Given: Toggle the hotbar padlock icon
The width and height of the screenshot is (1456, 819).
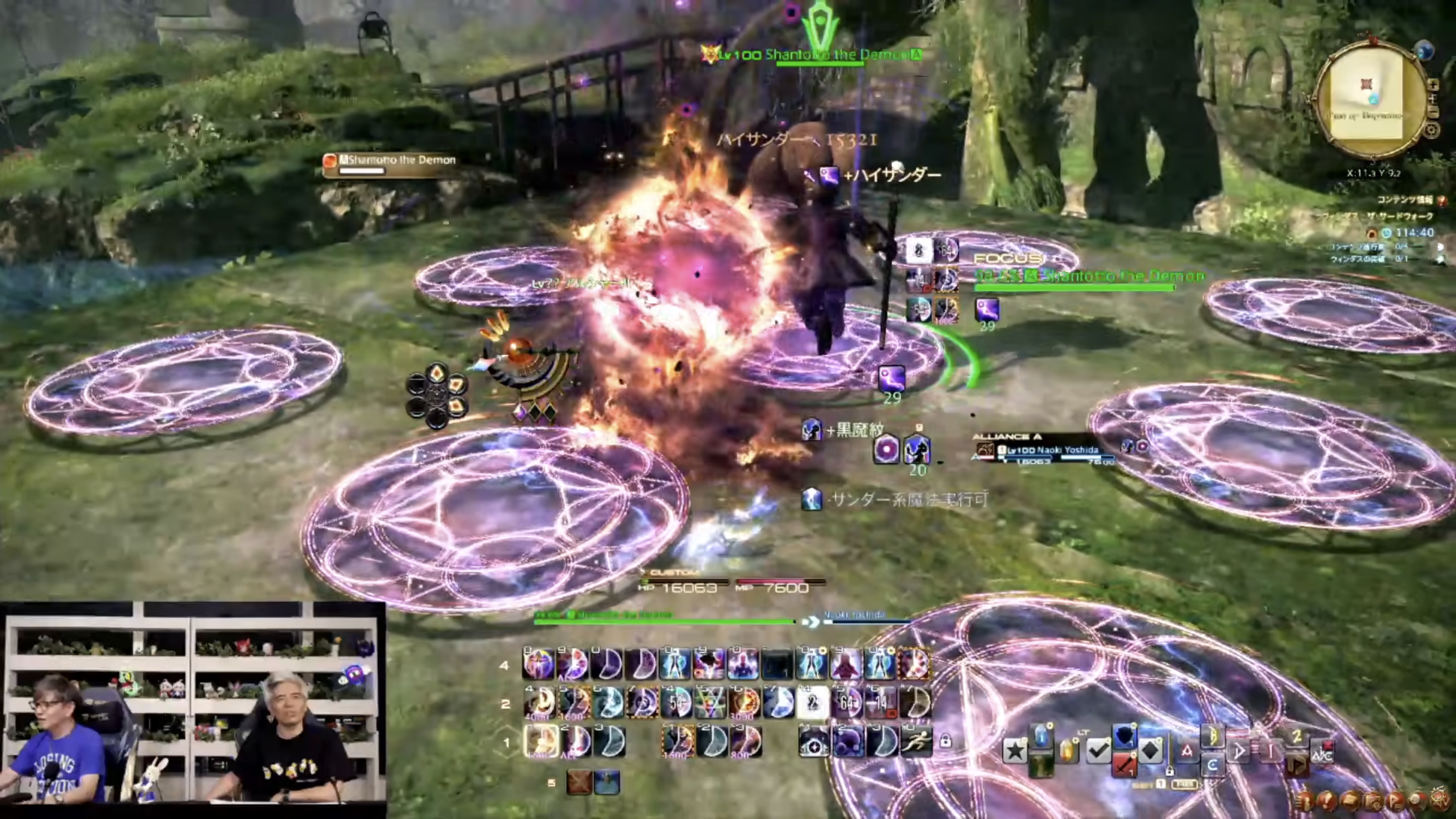Looking at the screenshot, I should (945, 741).
